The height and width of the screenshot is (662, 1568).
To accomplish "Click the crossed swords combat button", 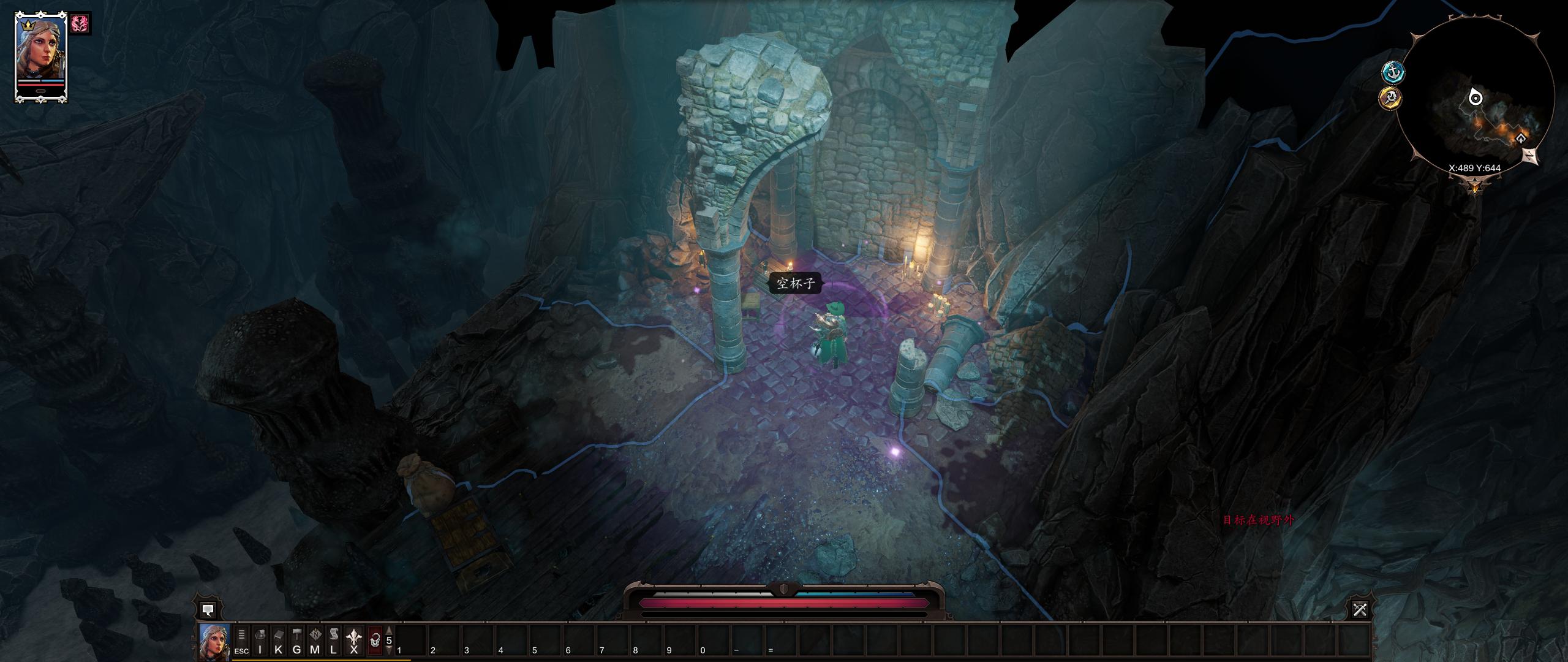I will (x=1360, y=610).
